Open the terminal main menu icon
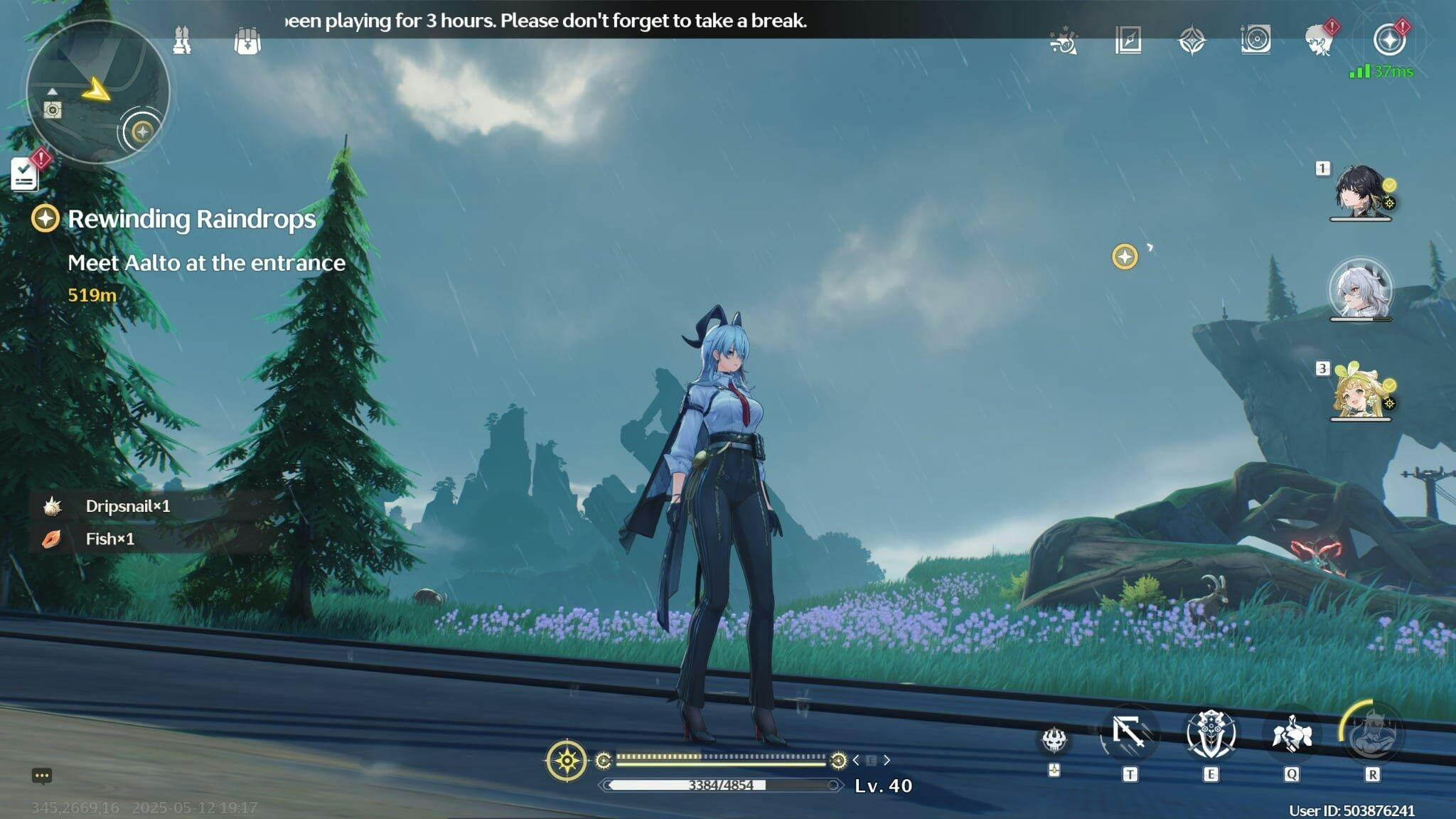This screenshot has width=1456, height=819. click(1389, 40)
